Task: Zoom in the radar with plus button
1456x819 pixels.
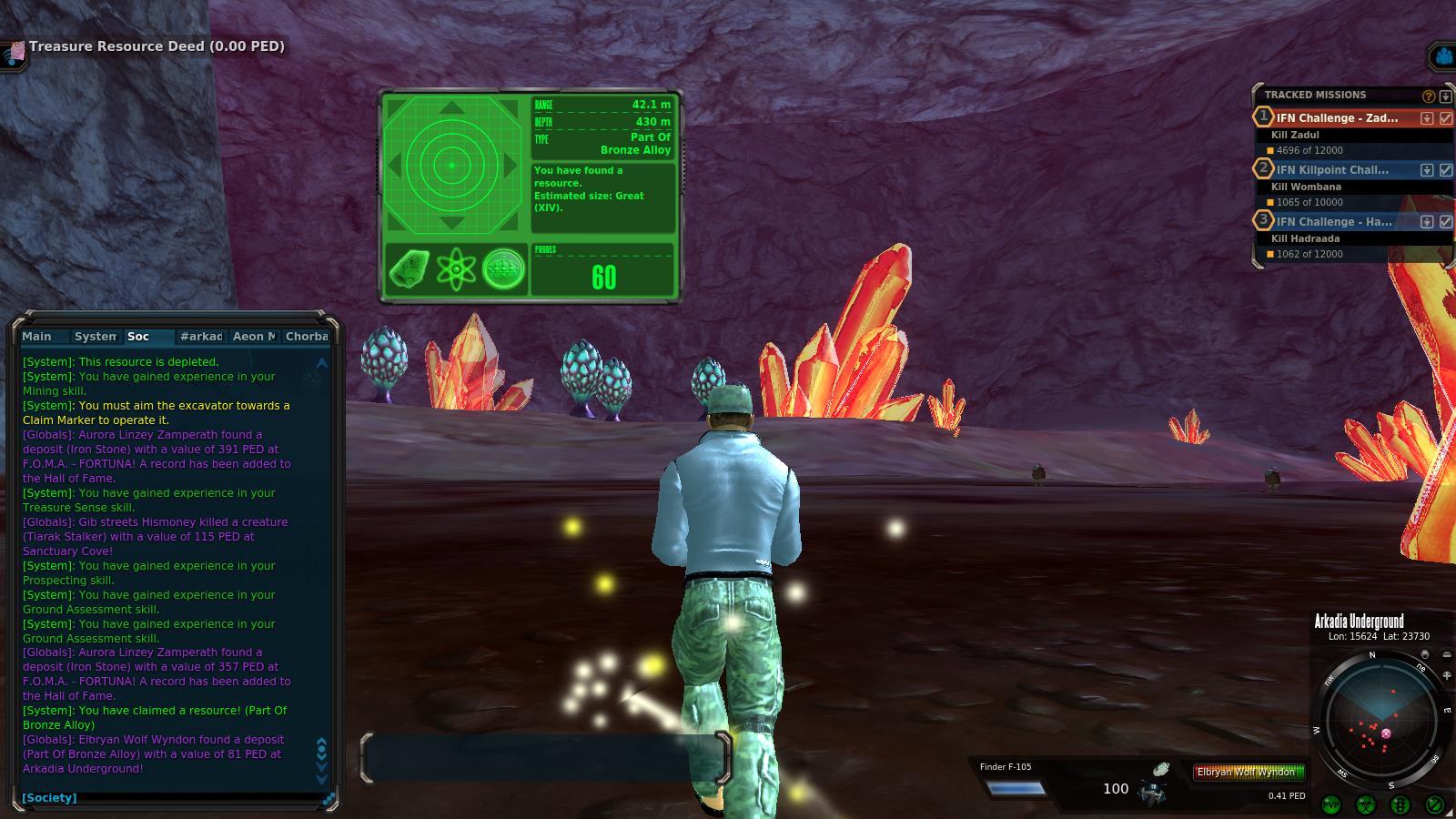Action: pyautogui.click(x=1447, y=675)
